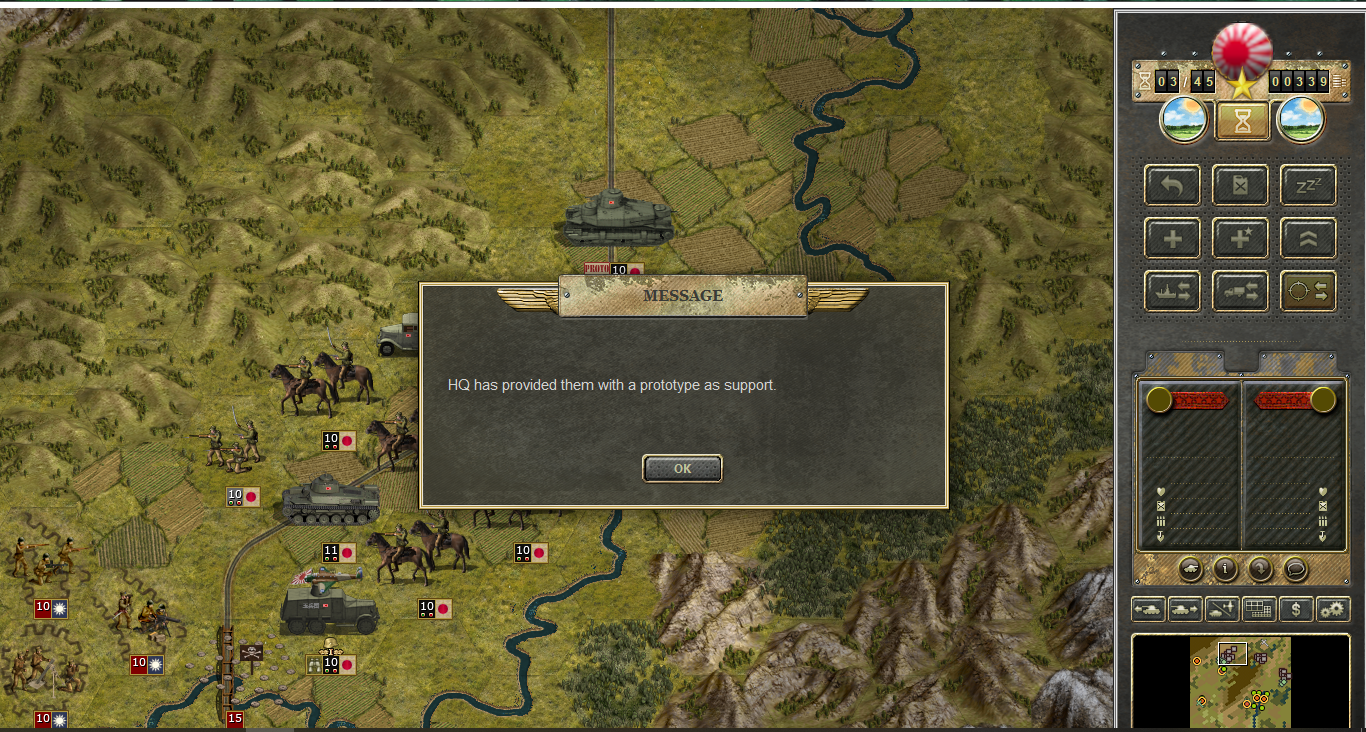Confirm the message with OK

[x=682, y=468]
